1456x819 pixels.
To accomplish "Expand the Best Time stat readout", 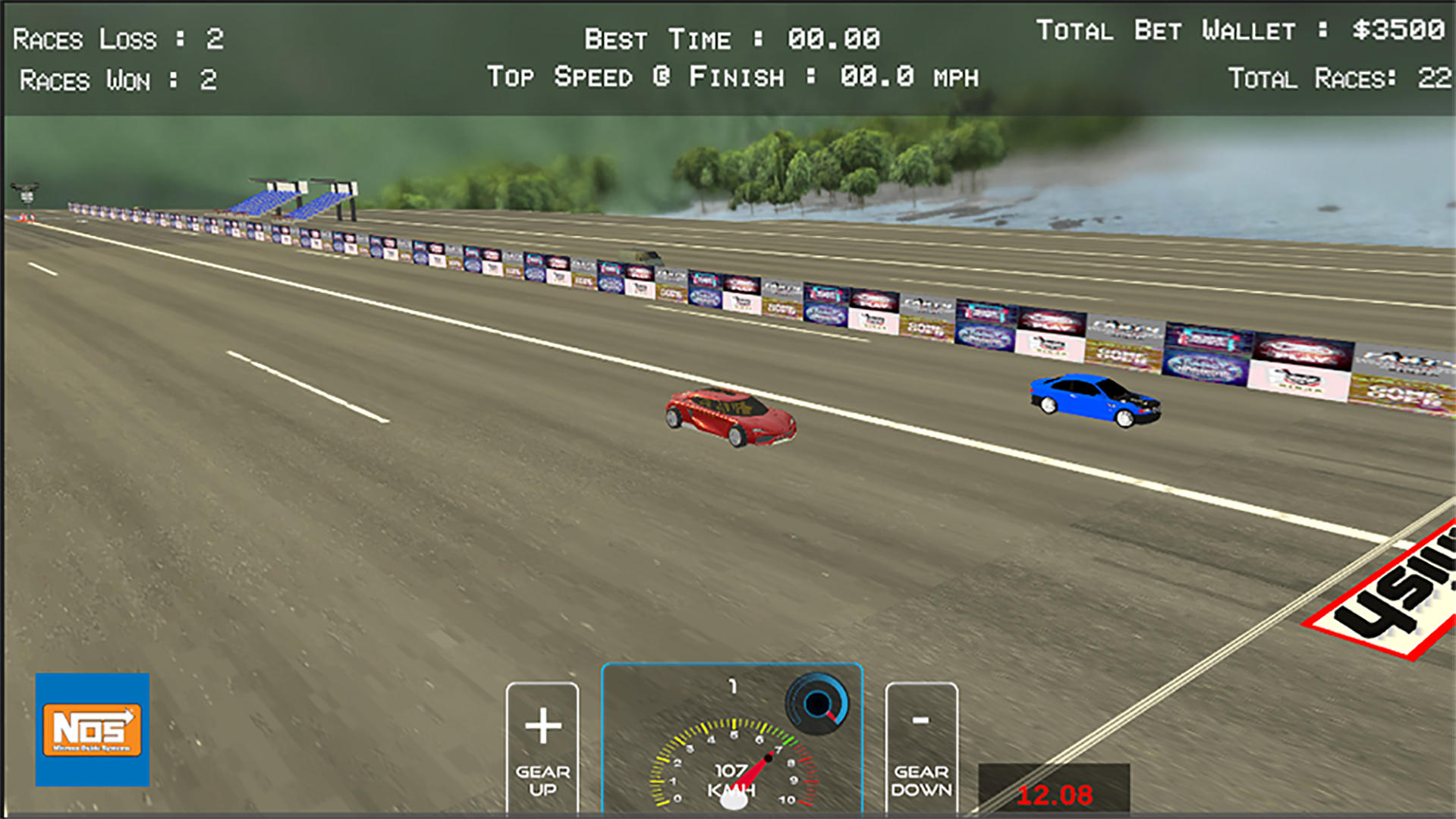I will [732, 36].
